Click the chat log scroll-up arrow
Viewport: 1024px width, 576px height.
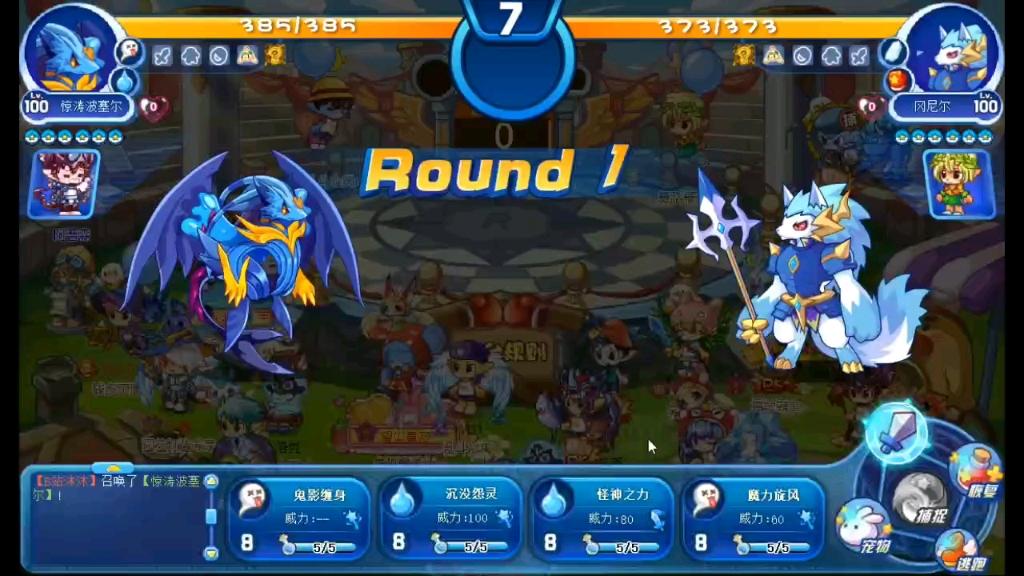click(211, 481)
